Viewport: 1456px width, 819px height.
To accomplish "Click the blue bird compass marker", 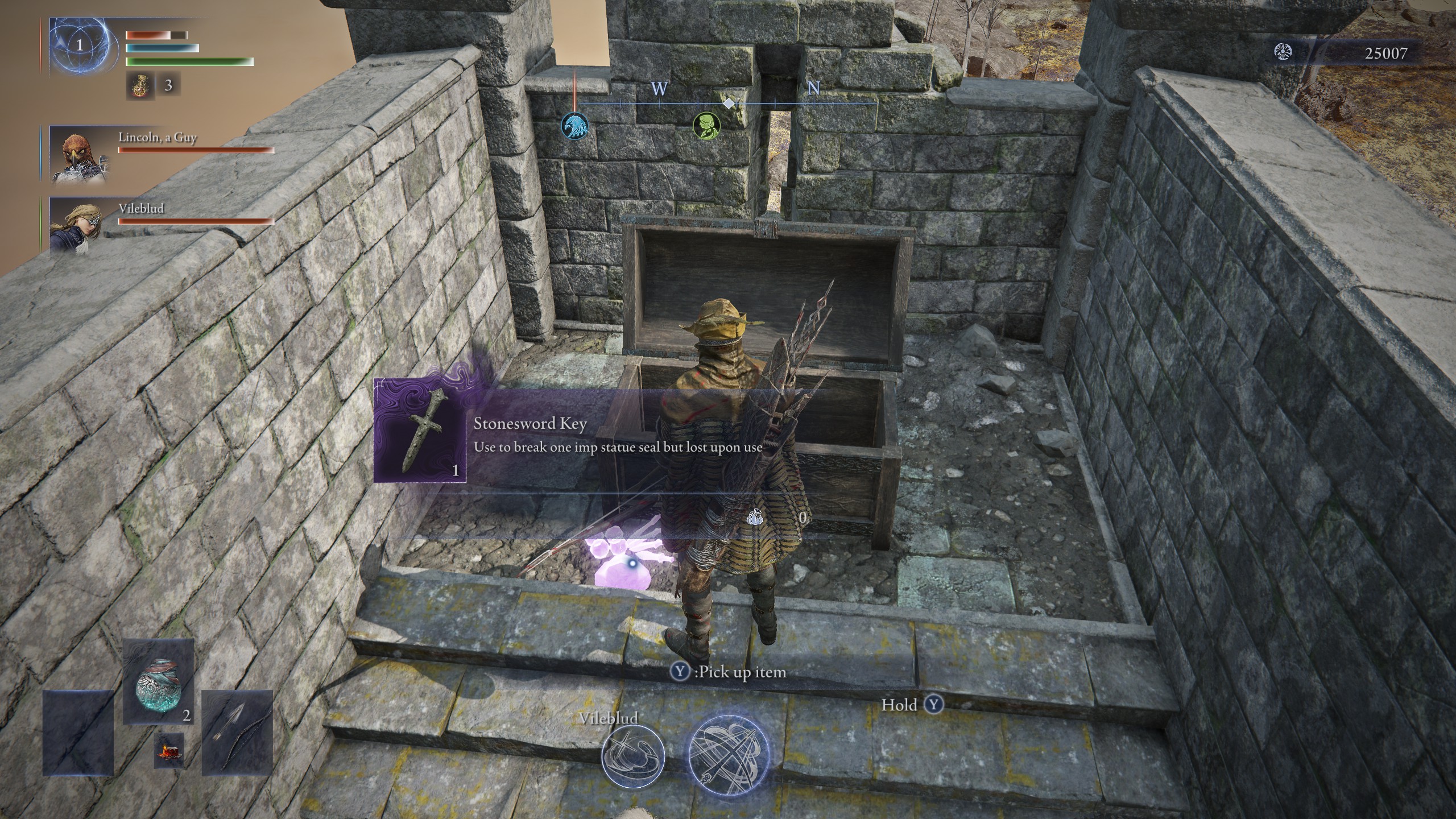I will point(574,125).
